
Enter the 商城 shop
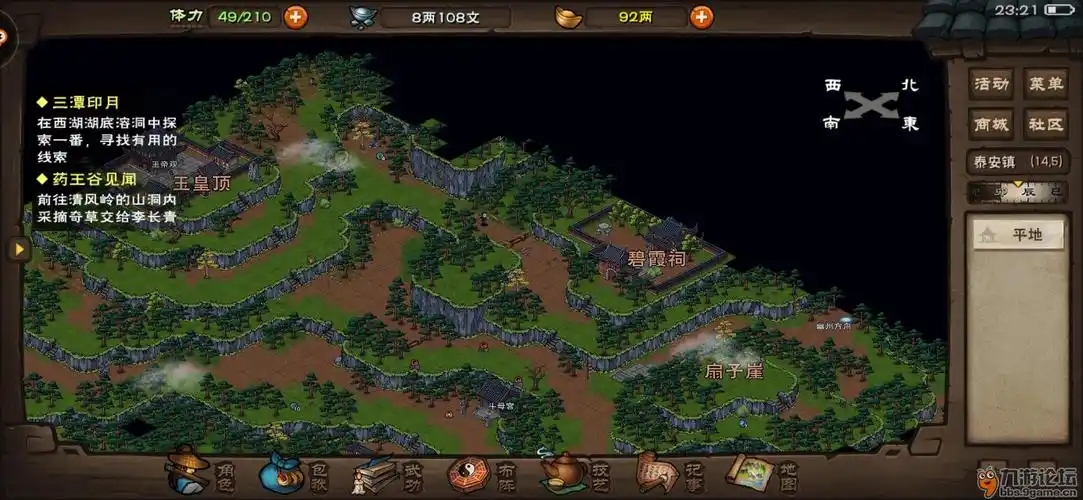991,124
